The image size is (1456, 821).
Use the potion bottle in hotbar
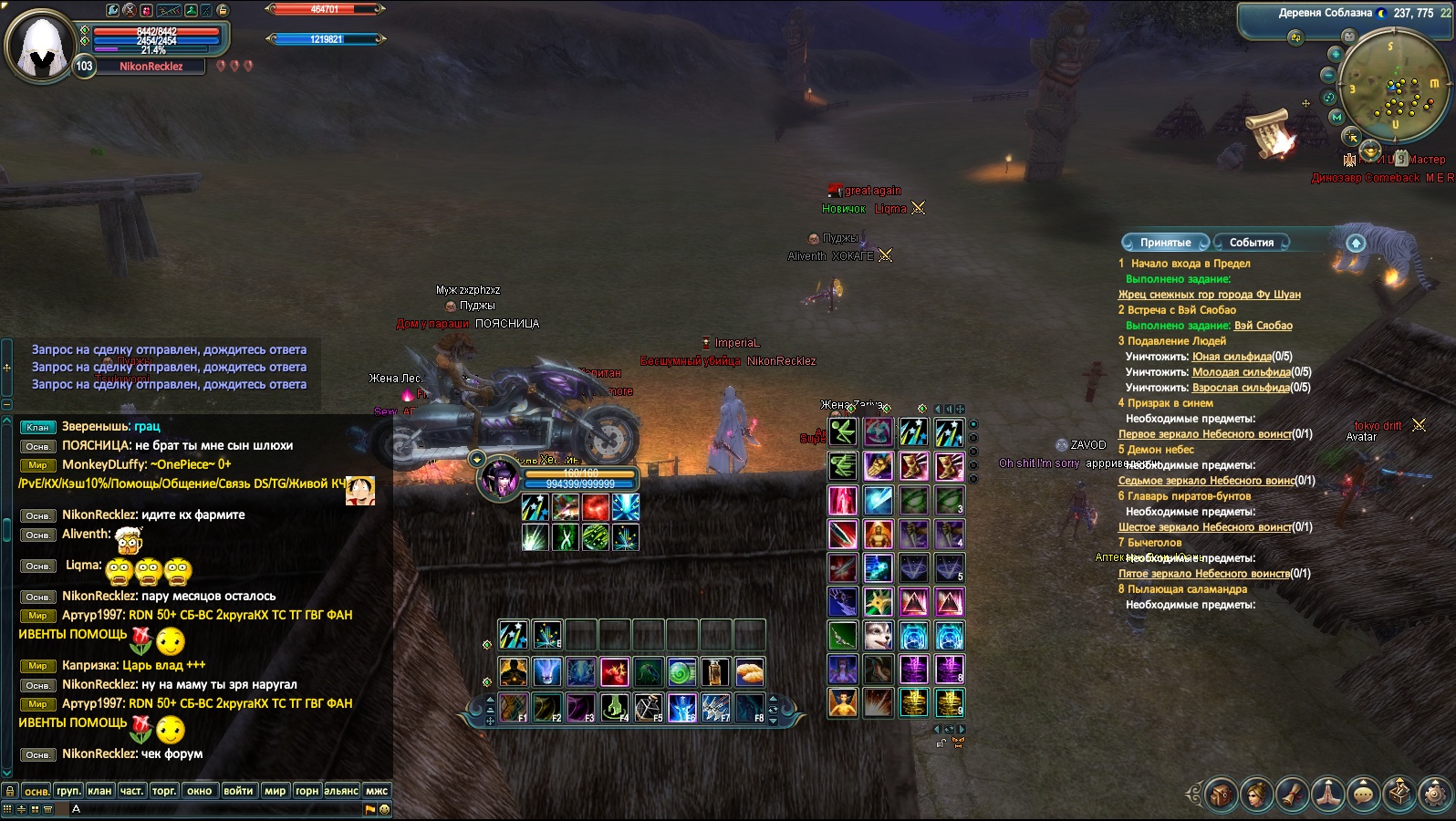(715, 672)
